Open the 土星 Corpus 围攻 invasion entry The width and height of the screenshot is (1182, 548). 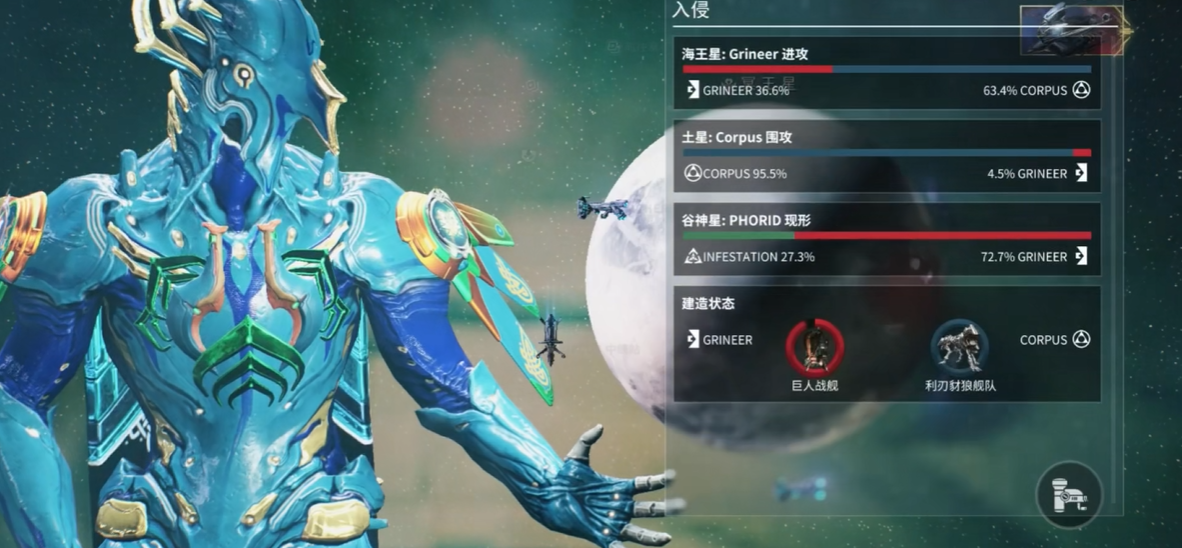(x=886, y=156)
